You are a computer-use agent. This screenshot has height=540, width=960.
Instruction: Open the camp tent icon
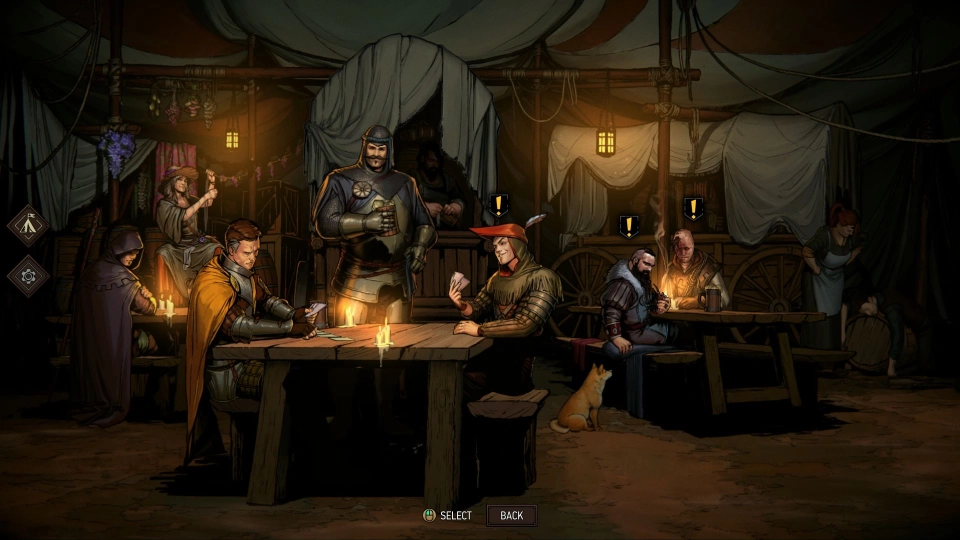tap(28, 225)
